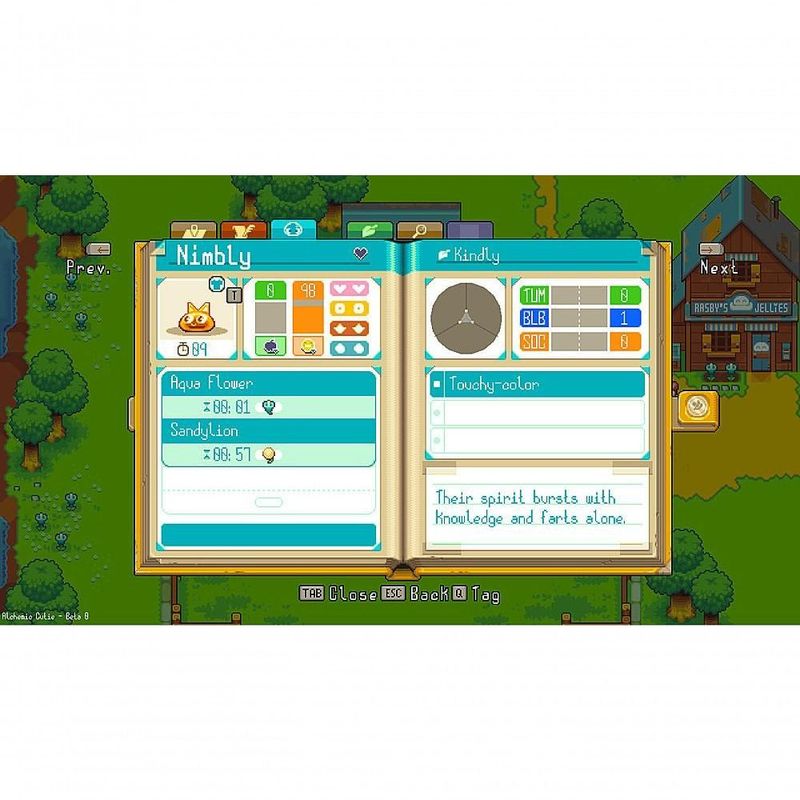Image resolution: width=800 pixels, height=800 pixels.
Task: Open the magnifying glass search tab
Action: 420,231
